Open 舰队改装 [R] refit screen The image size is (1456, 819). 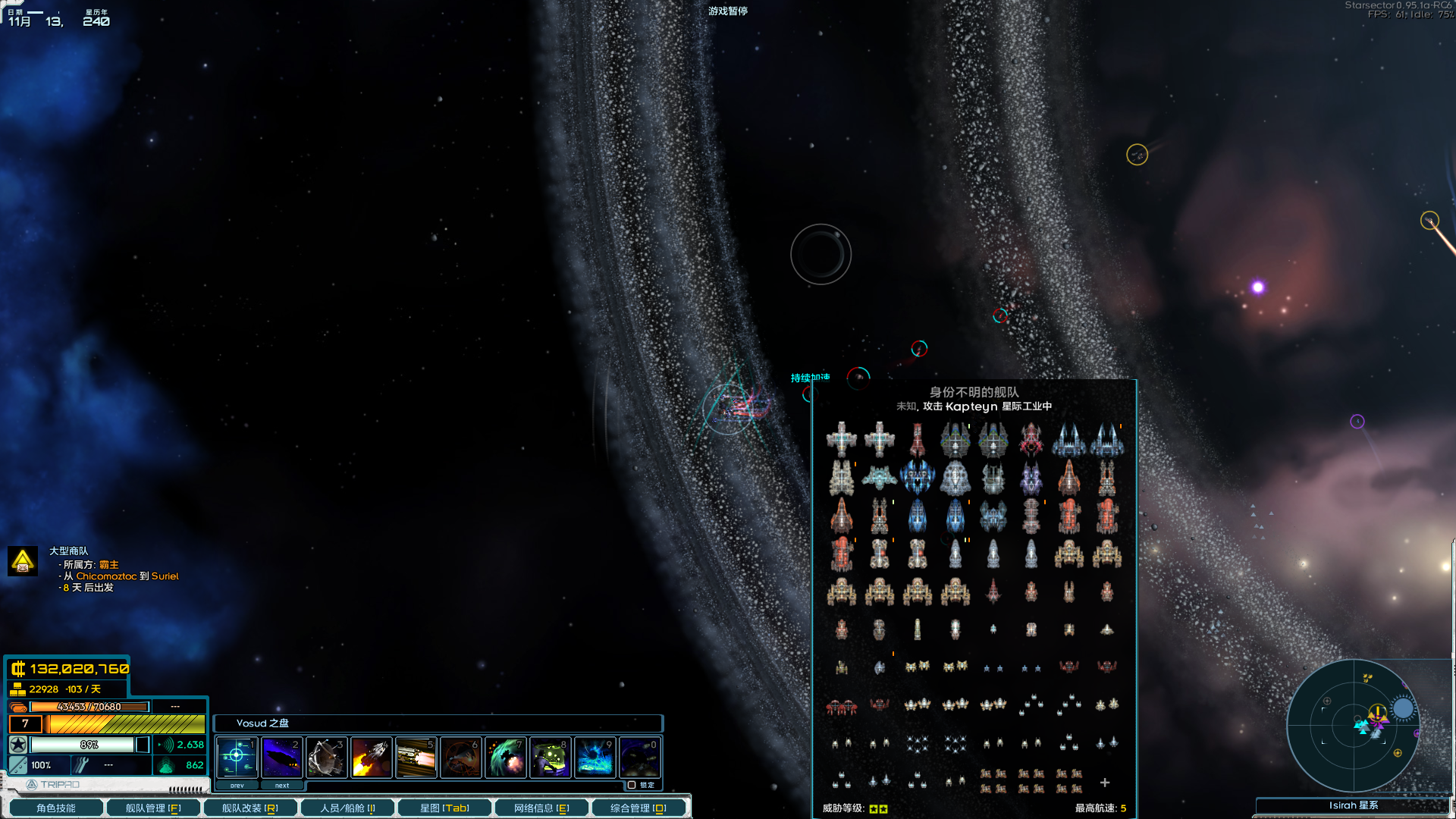pyautogui.click(x=250, y=808)
